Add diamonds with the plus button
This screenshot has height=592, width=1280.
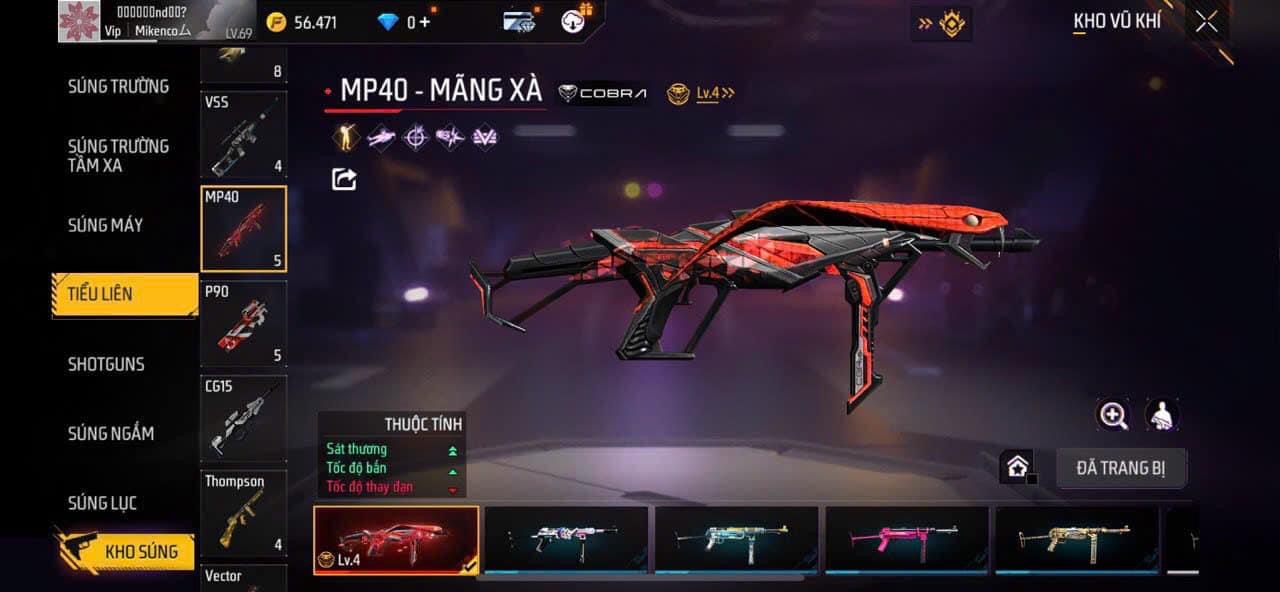pos(425,22)
